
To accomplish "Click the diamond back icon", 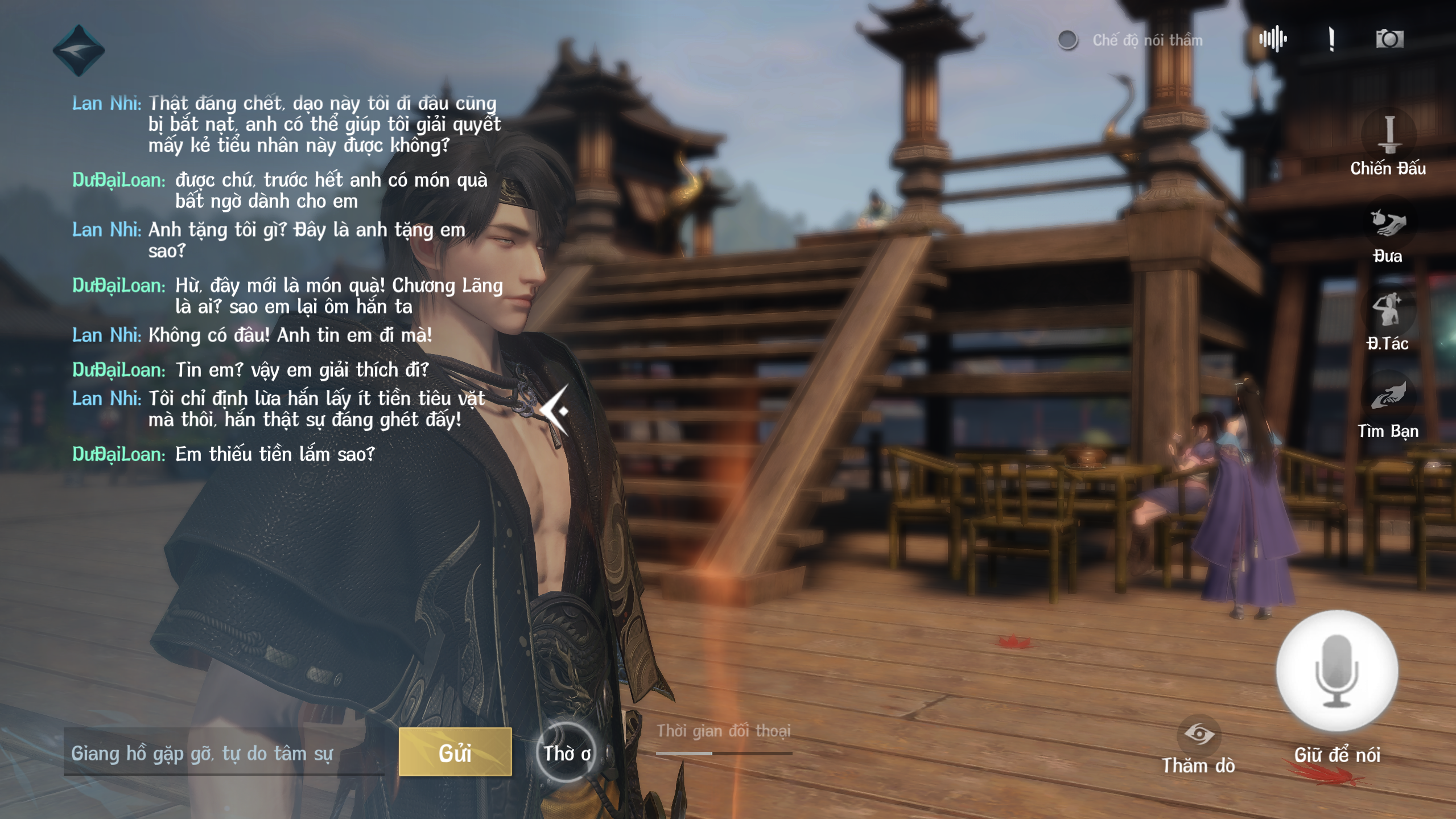I will 79,51.
